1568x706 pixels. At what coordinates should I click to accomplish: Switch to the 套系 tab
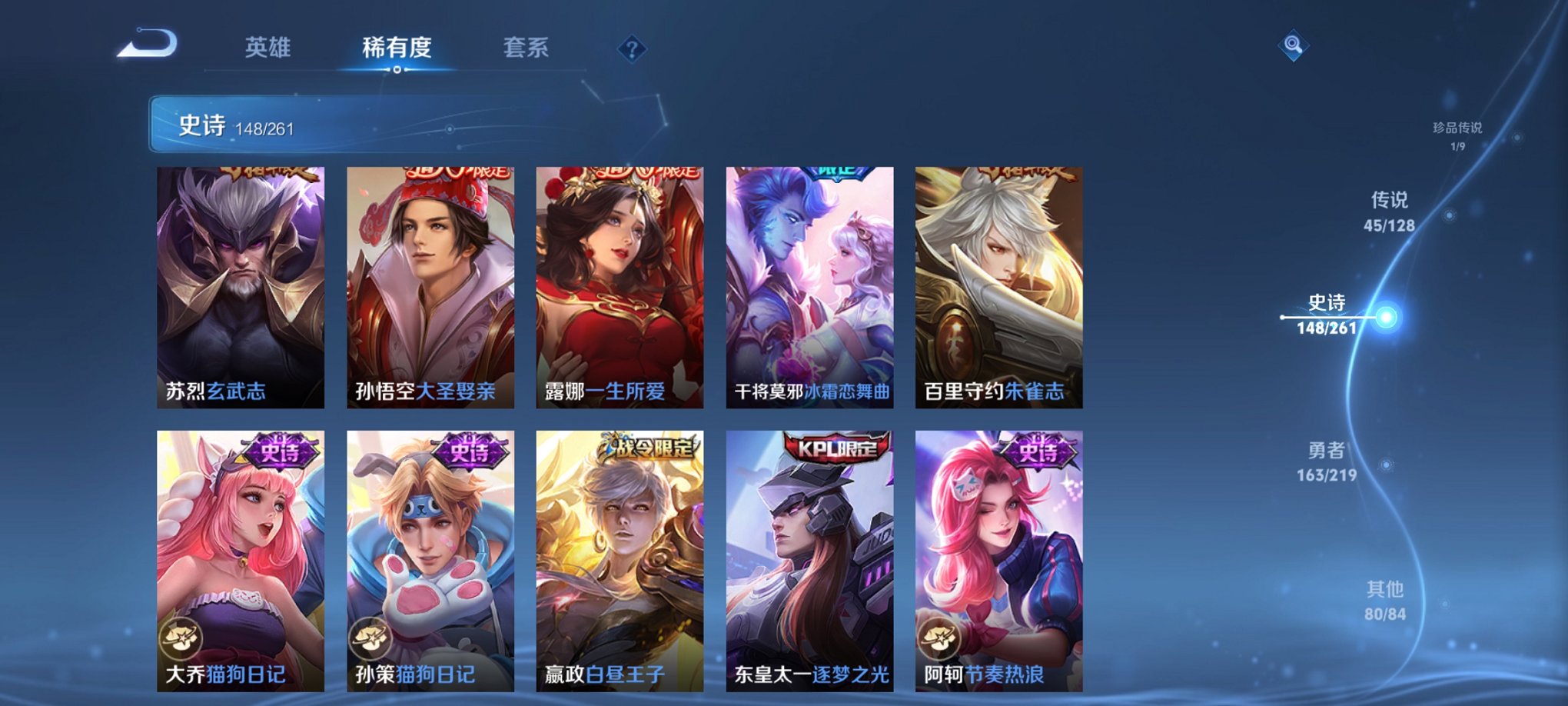click(x=526, y=48)
